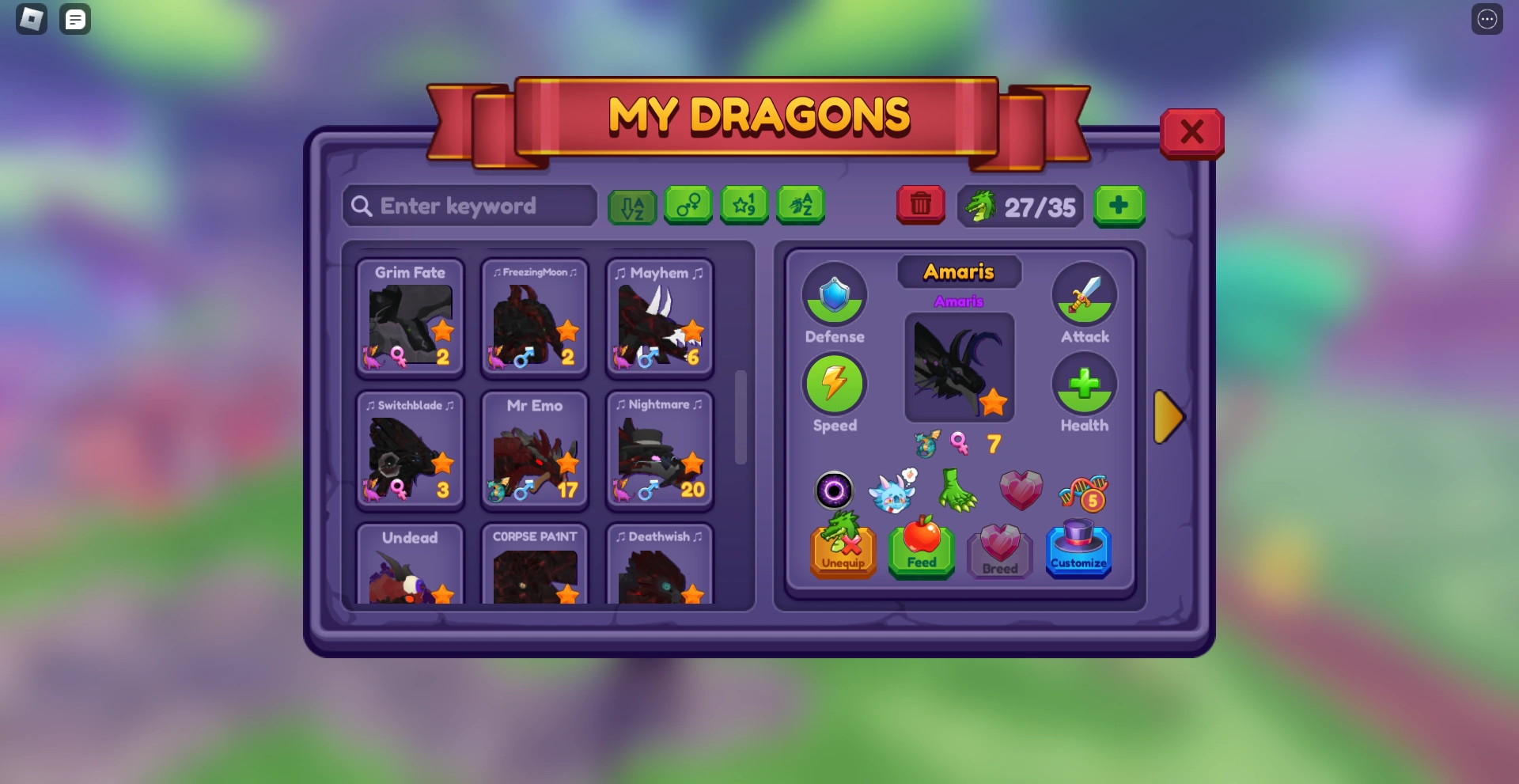Click the Roblox menu icon top-left
This screenshot has width=1519, height=784.
pyautogui.click(x=30, y=19)
